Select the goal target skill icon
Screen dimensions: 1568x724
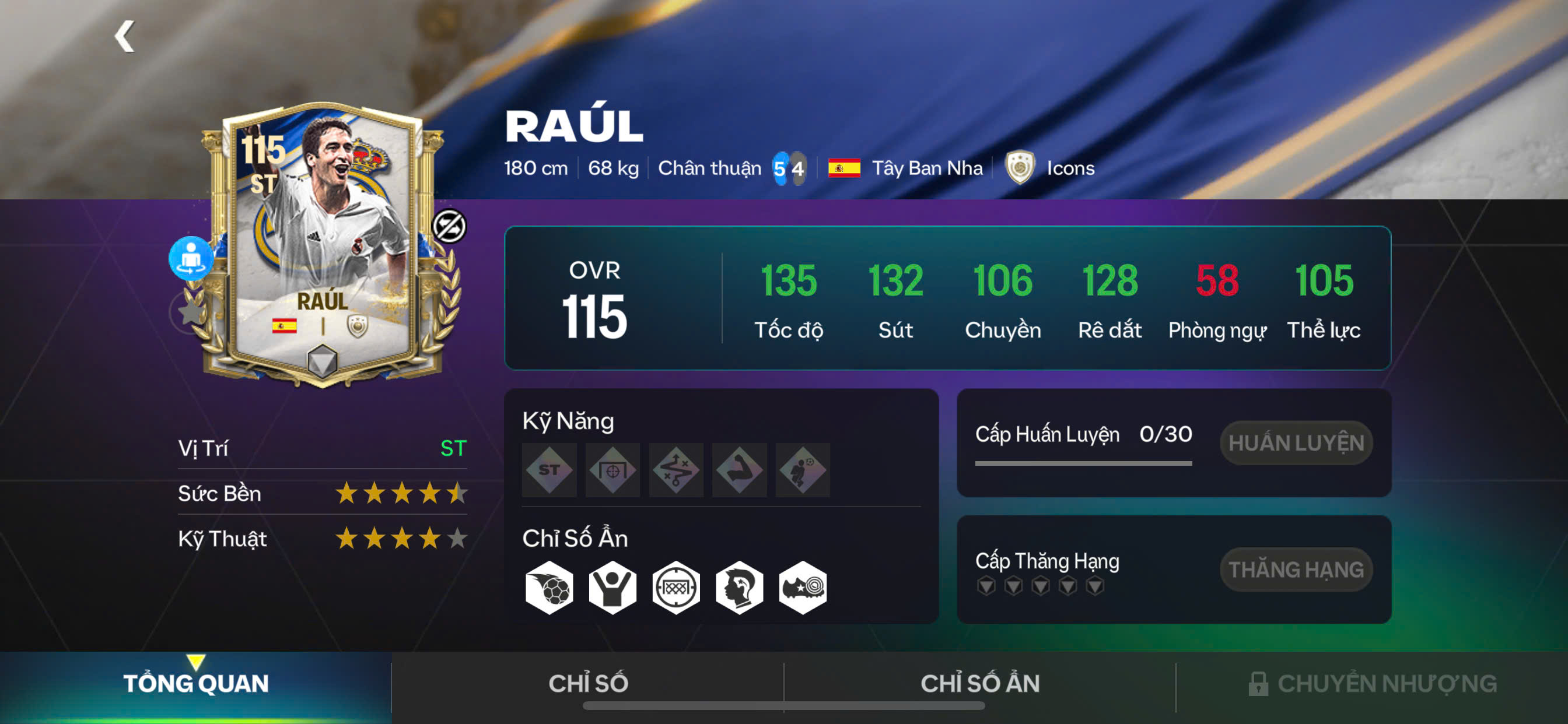coord(612,470)
